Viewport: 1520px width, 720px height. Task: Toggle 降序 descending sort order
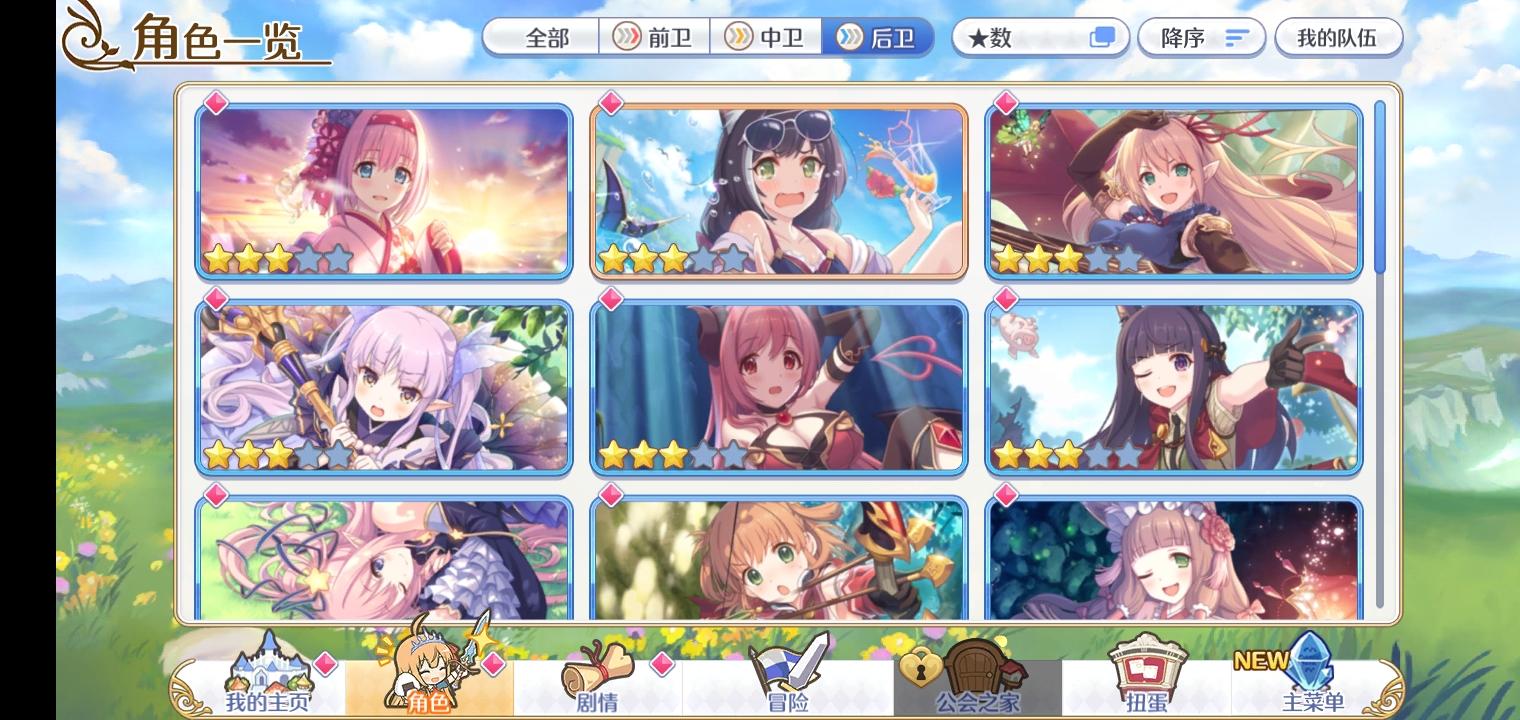(x=1200, y=37)
